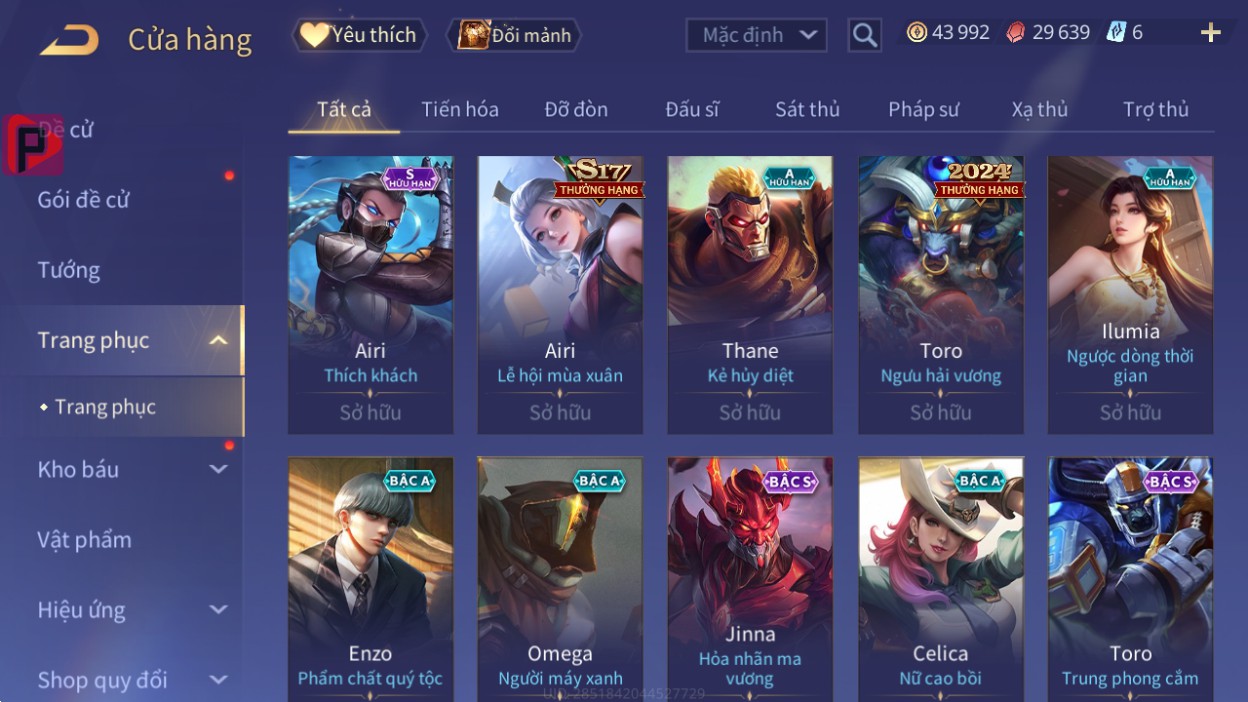Screen dimensions: 1248x702
Task: Expand the Kho báu menu
Action: (x=130, y=469)
